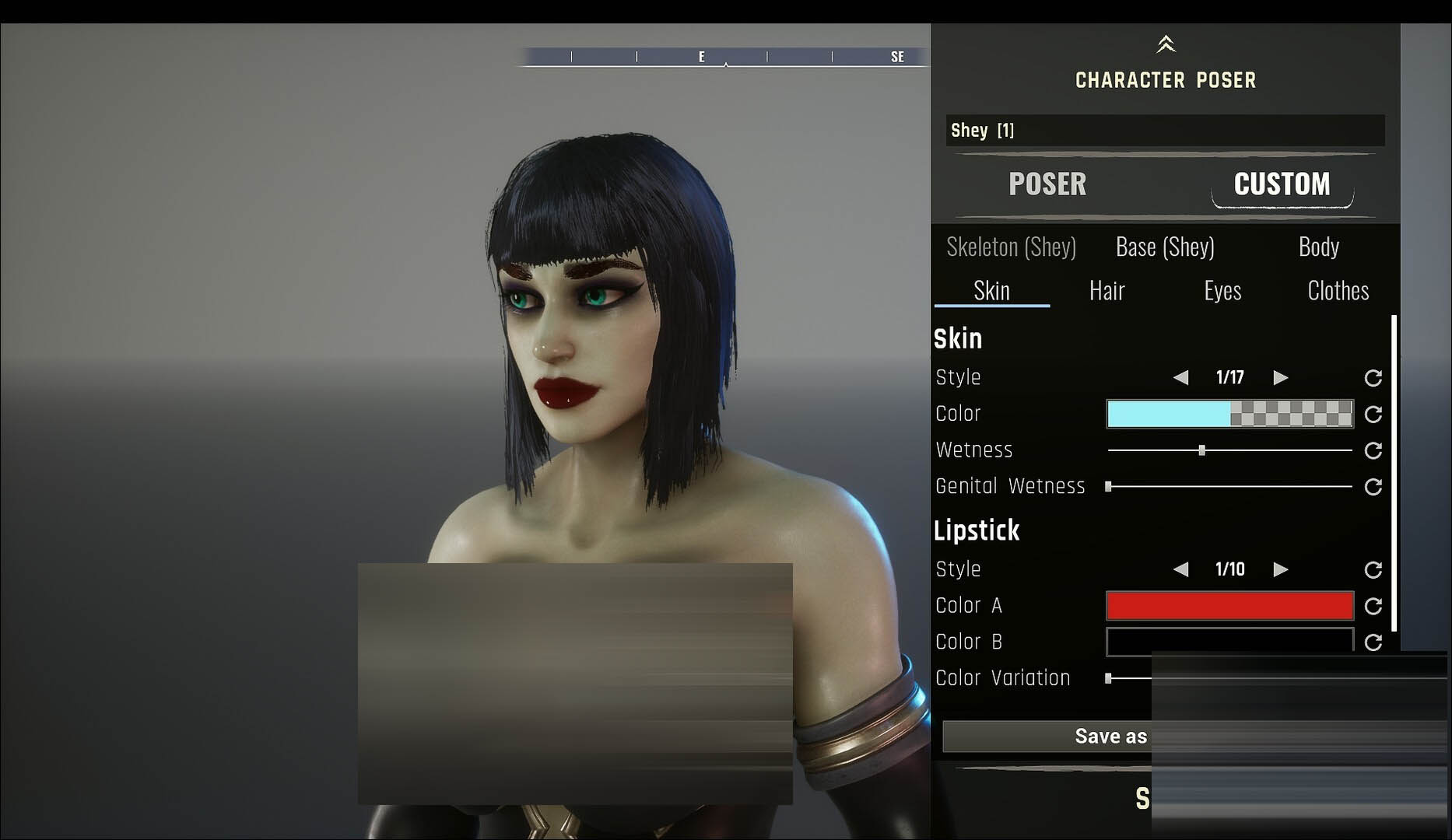The width and height of the screenshot is (1452, 840).
Task: Click the skin Wetness slider track
Action: click(x=1261, y=450)
